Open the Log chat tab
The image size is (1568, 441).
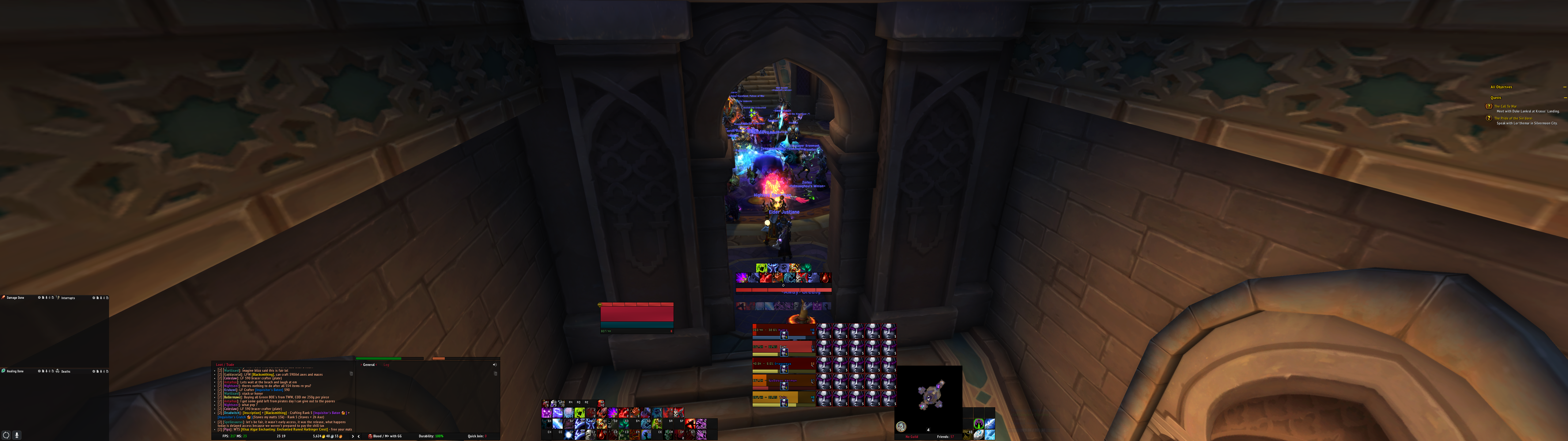point(386,365)
